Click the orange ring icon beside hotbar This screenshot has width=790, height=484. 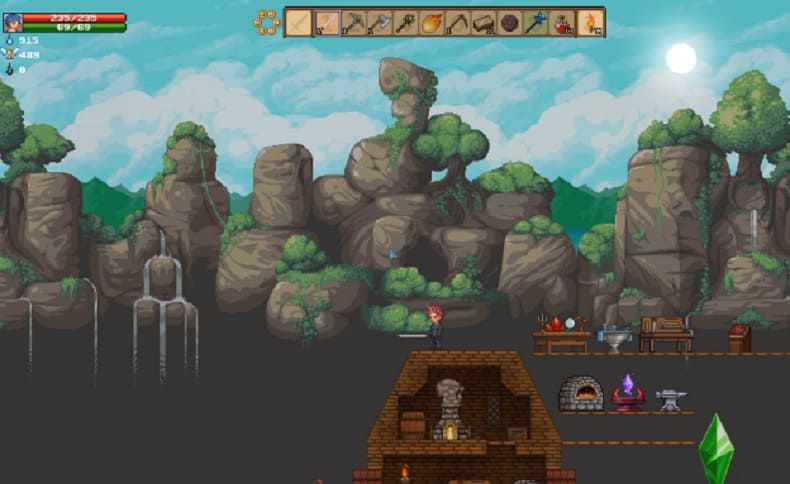tap(266, 22)
